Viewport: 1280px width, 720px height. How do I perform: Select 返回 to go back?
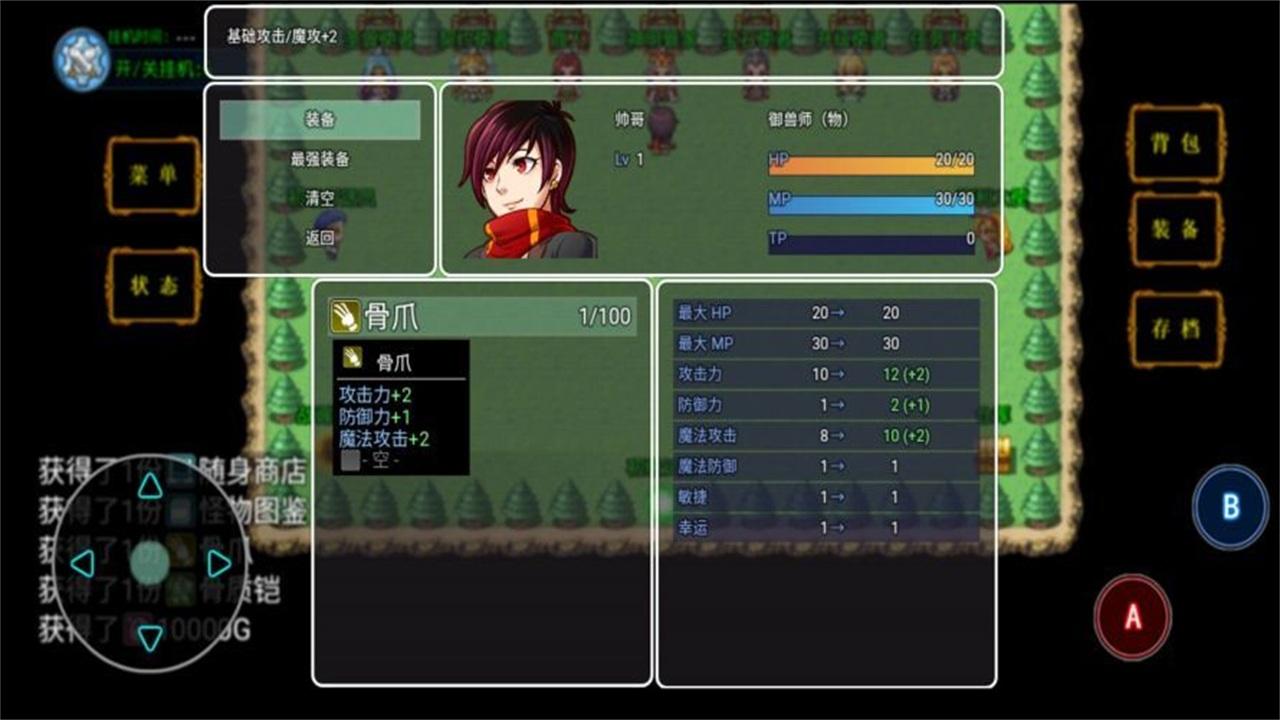click(x=321, y=238)
